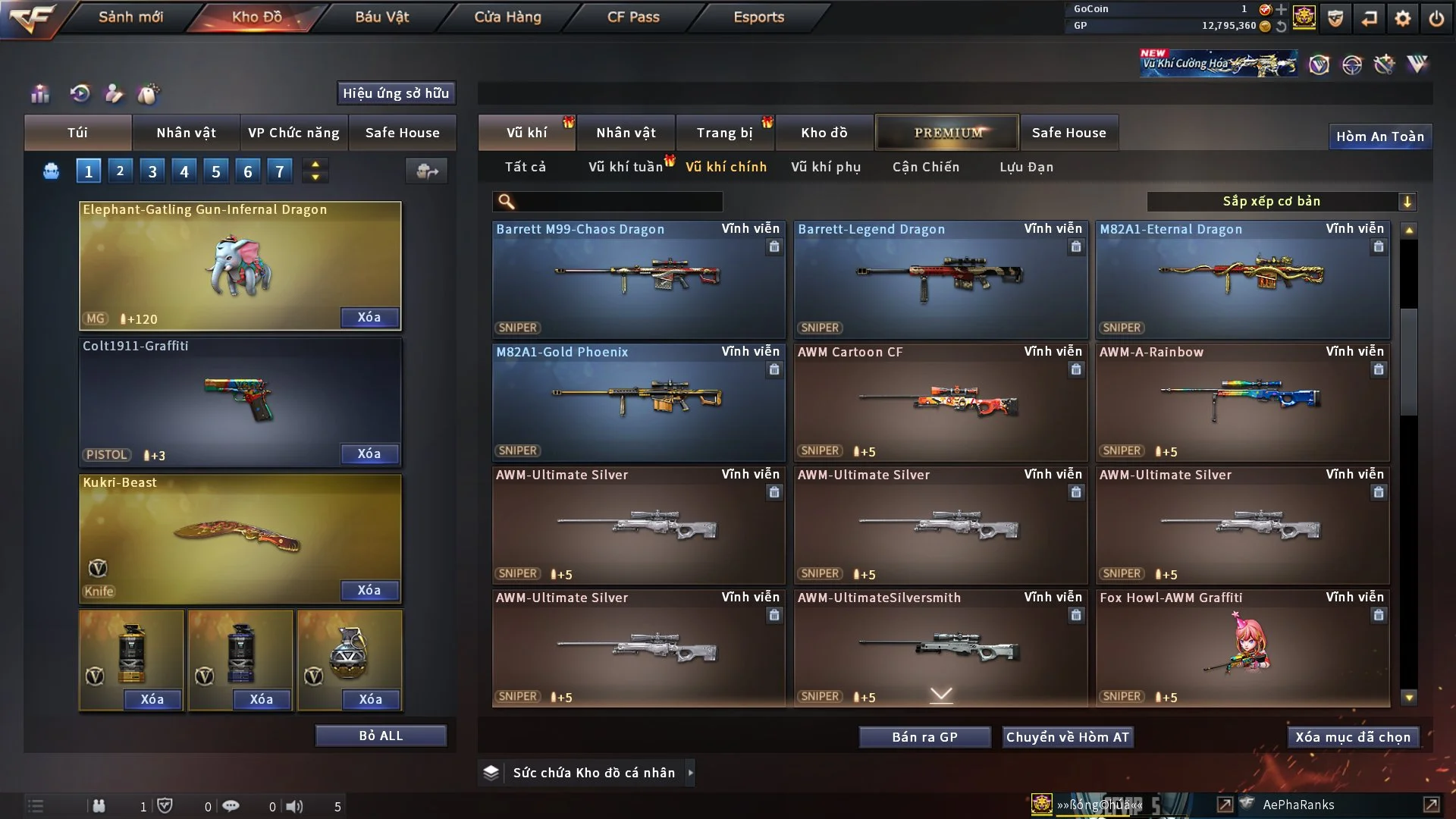Viewport: 1456px width, 819px height.
Task: Choose the Cận Chiến melee filter
Action: click(x=926, y=167)
